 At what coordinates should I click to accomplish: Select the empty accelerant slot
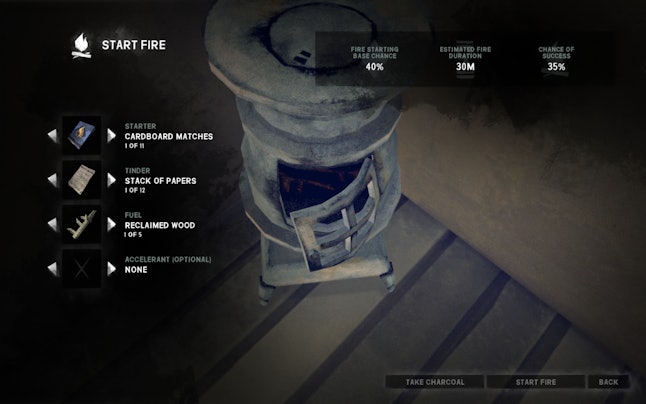tap(82, 268)
